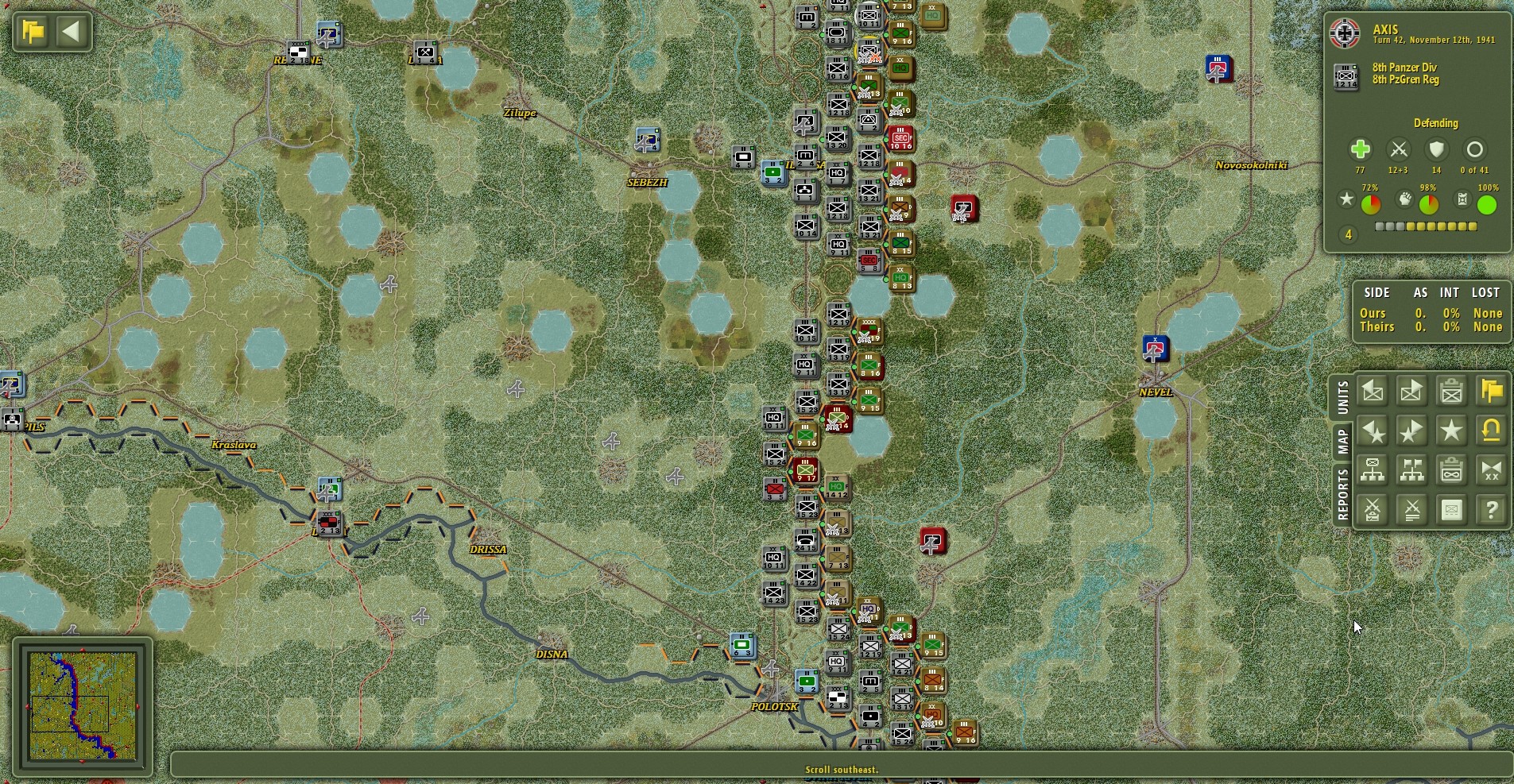Open the unit list clipboard icon
Screen dimensions: 1514x784
tap(1452, 391)
